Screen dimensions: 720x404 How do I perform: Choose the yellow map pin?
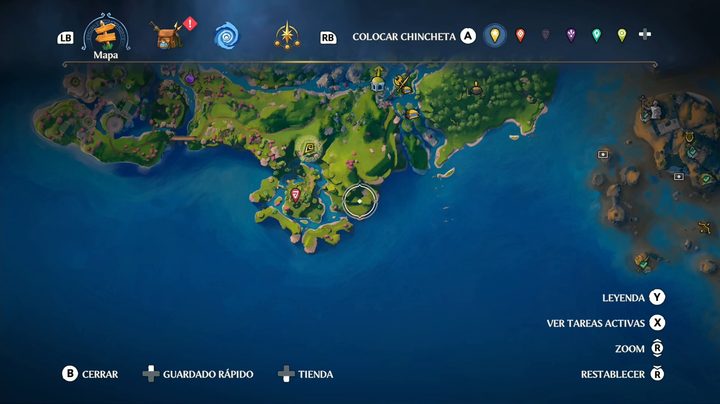click(x=494, y=36)
